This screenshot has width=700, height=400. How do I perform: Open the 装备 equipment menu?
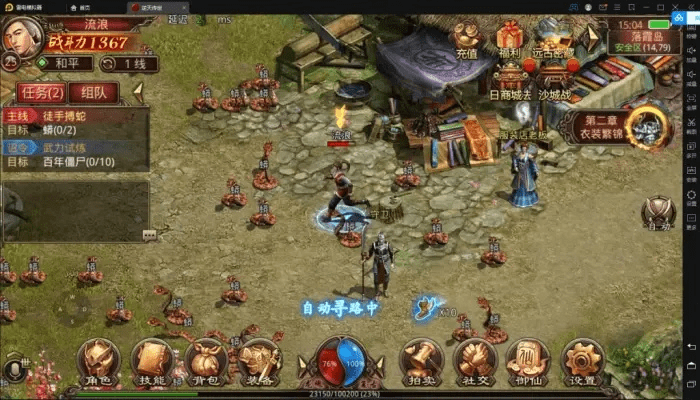tap(259, 361)
